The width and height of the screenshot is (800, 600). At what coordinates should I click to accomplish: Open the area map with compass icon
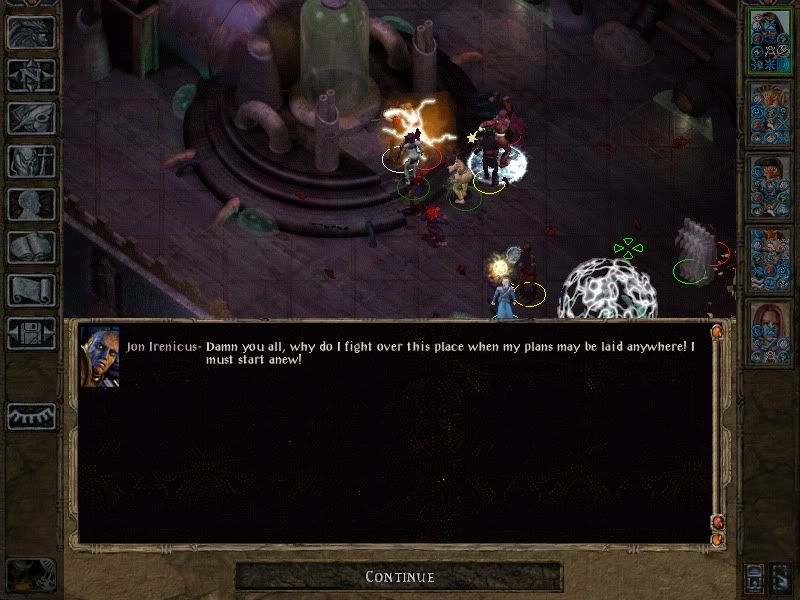click(31, 75)
